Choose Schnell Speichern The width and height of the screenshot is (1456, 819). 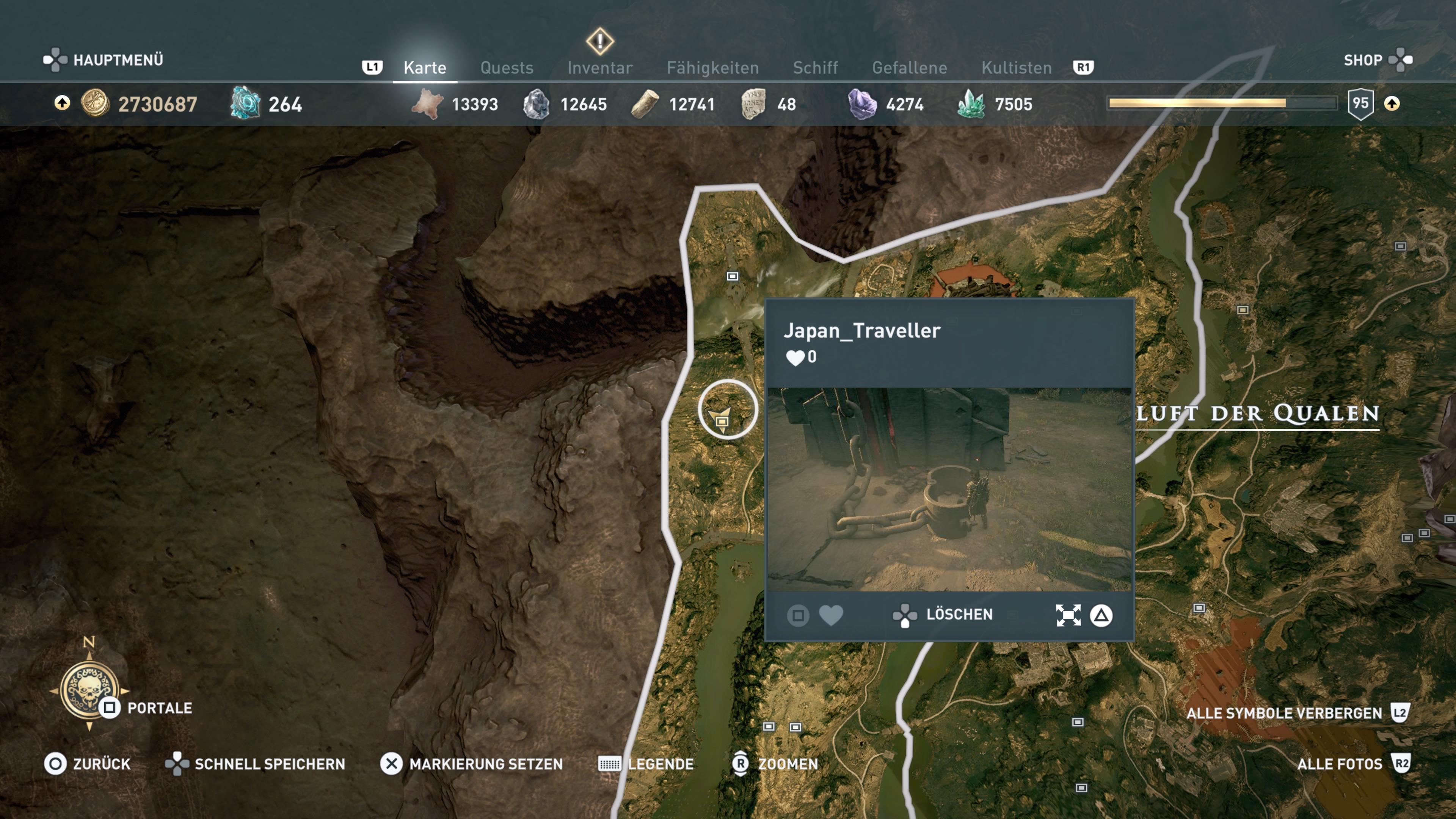pyautogui.click(x=269, y=764)
